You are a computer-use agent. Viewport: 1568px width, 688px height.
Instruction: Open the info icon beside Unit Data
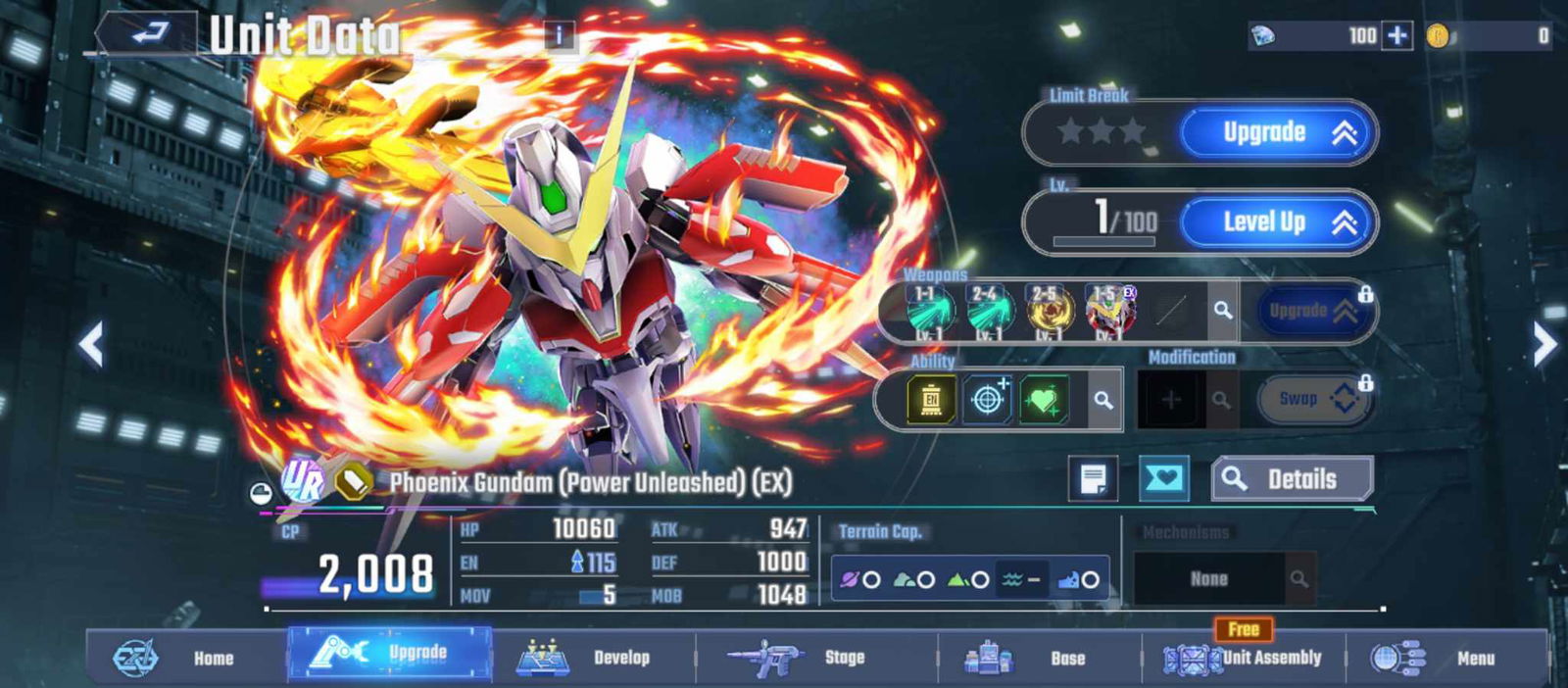[x=559, y=36]
